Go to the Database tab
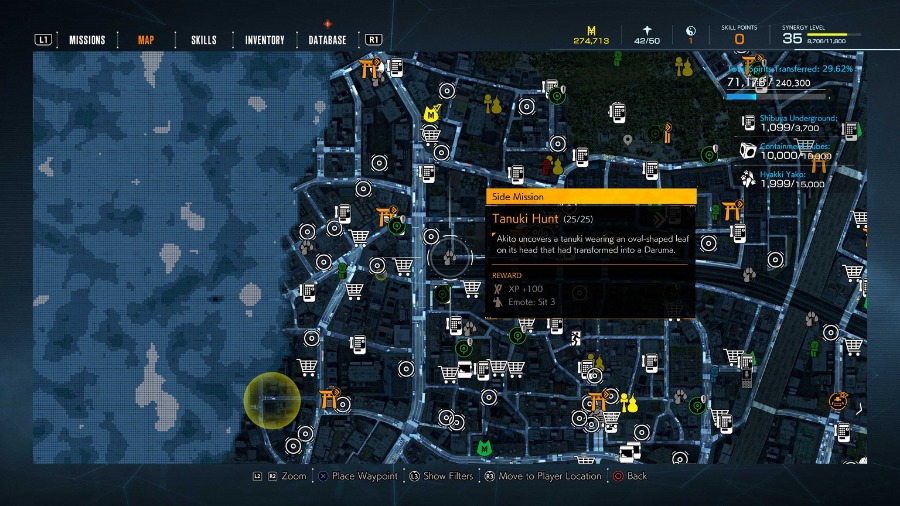Viewport: 900px width, 506px height. [328, 40]
